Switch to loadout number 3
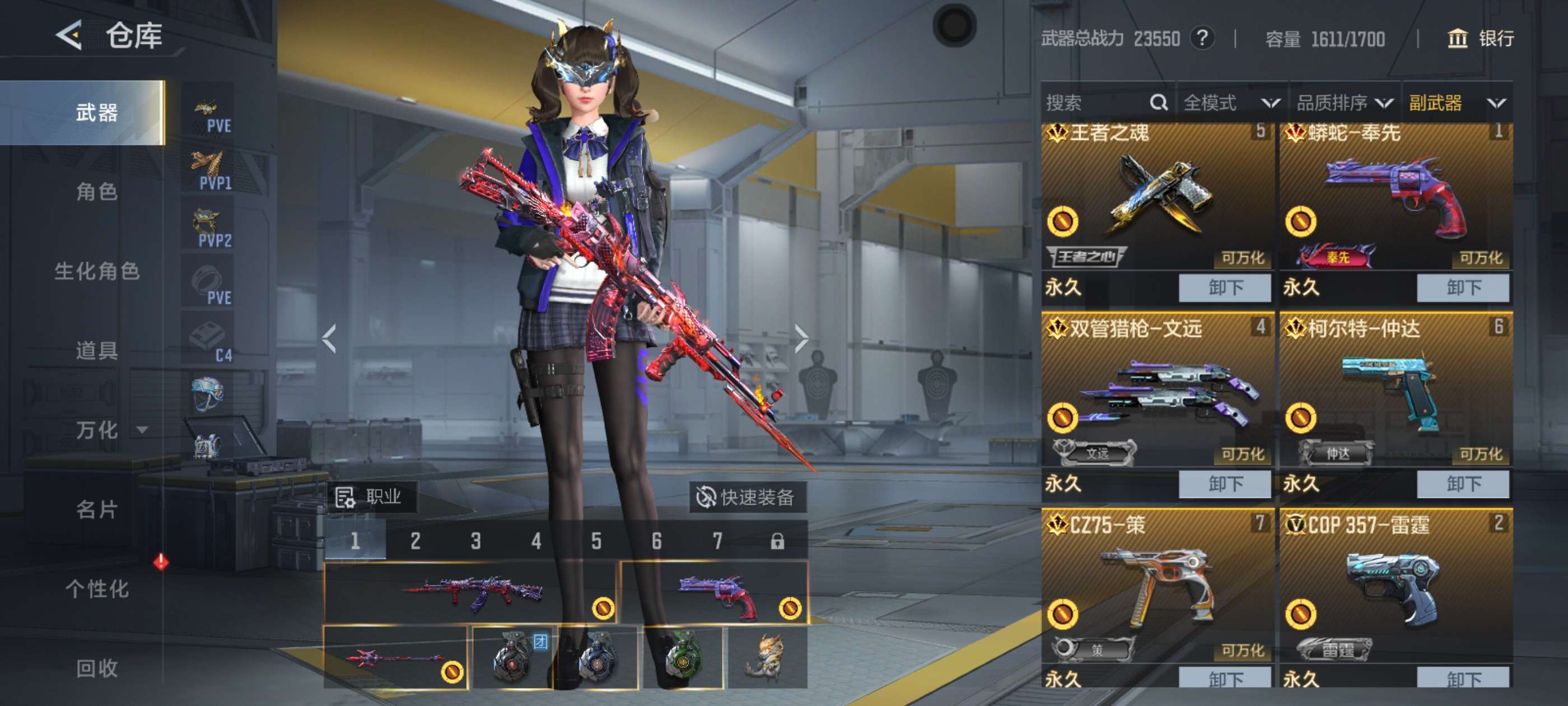 coord(475,541)
